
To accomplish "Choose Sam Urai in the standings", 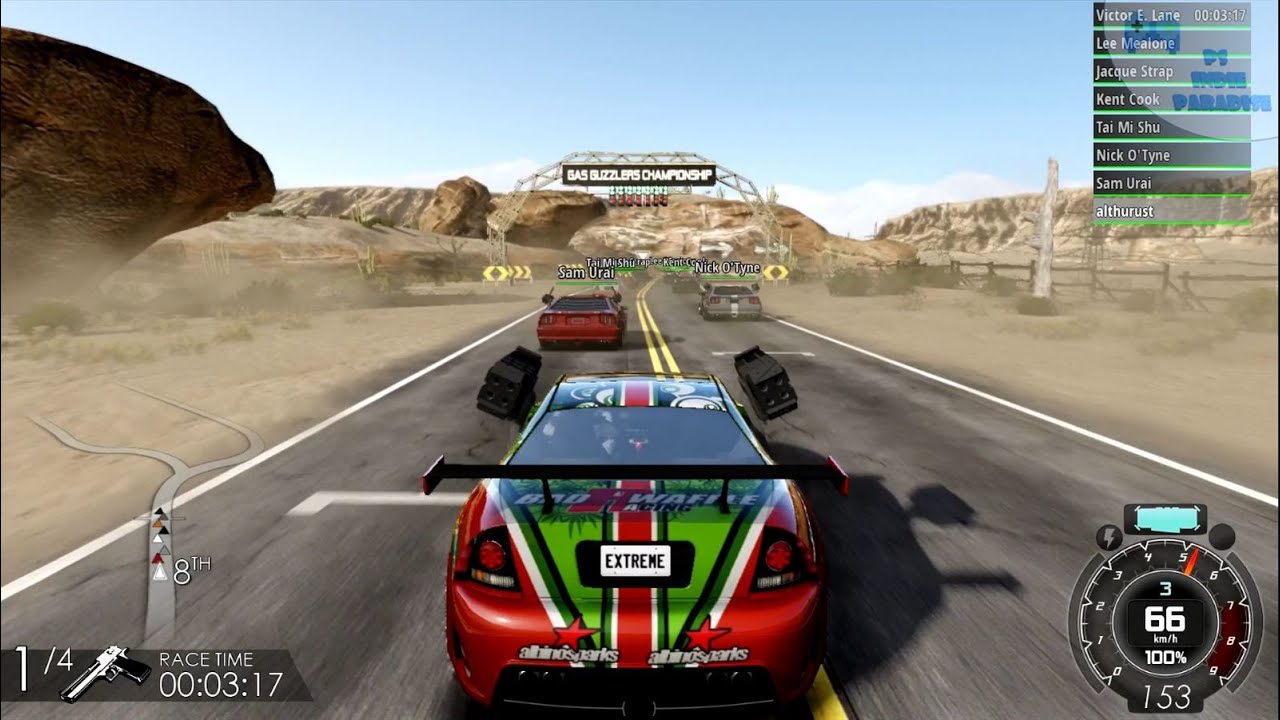I will (1170, 184).
